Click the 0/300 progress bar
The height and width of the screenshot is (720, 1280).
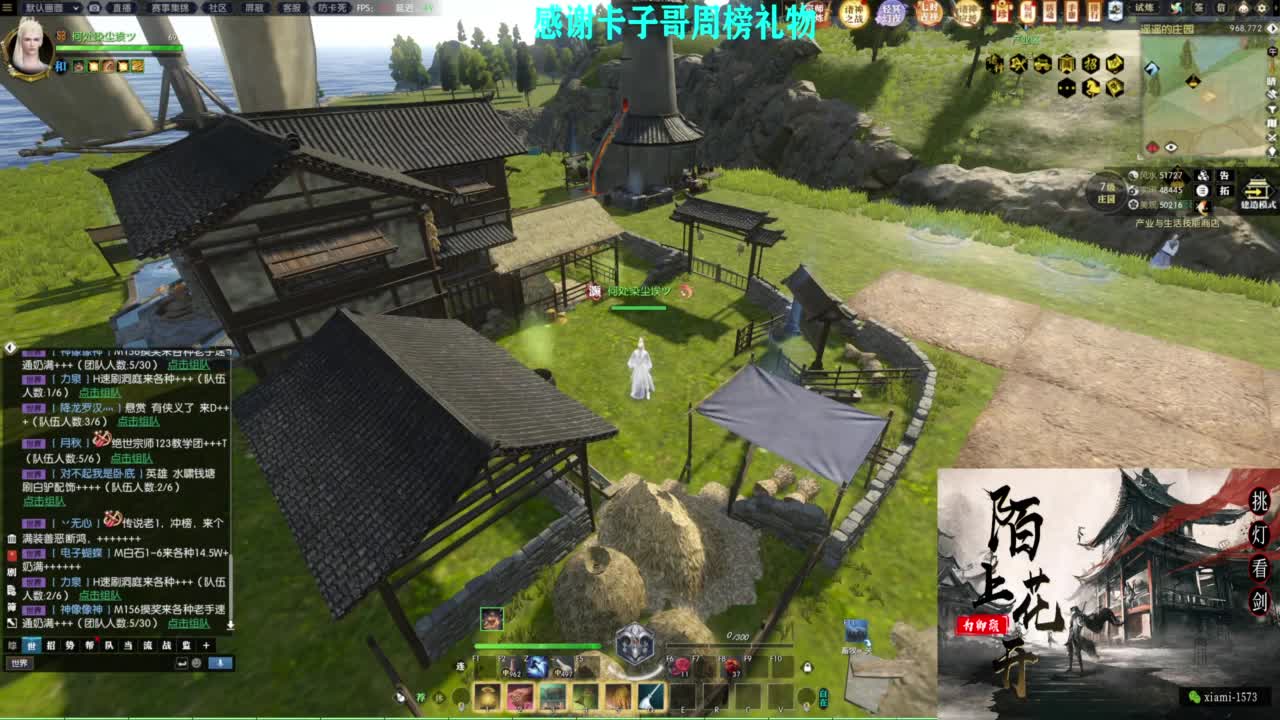pyautogui.click(x=730, y=645)
